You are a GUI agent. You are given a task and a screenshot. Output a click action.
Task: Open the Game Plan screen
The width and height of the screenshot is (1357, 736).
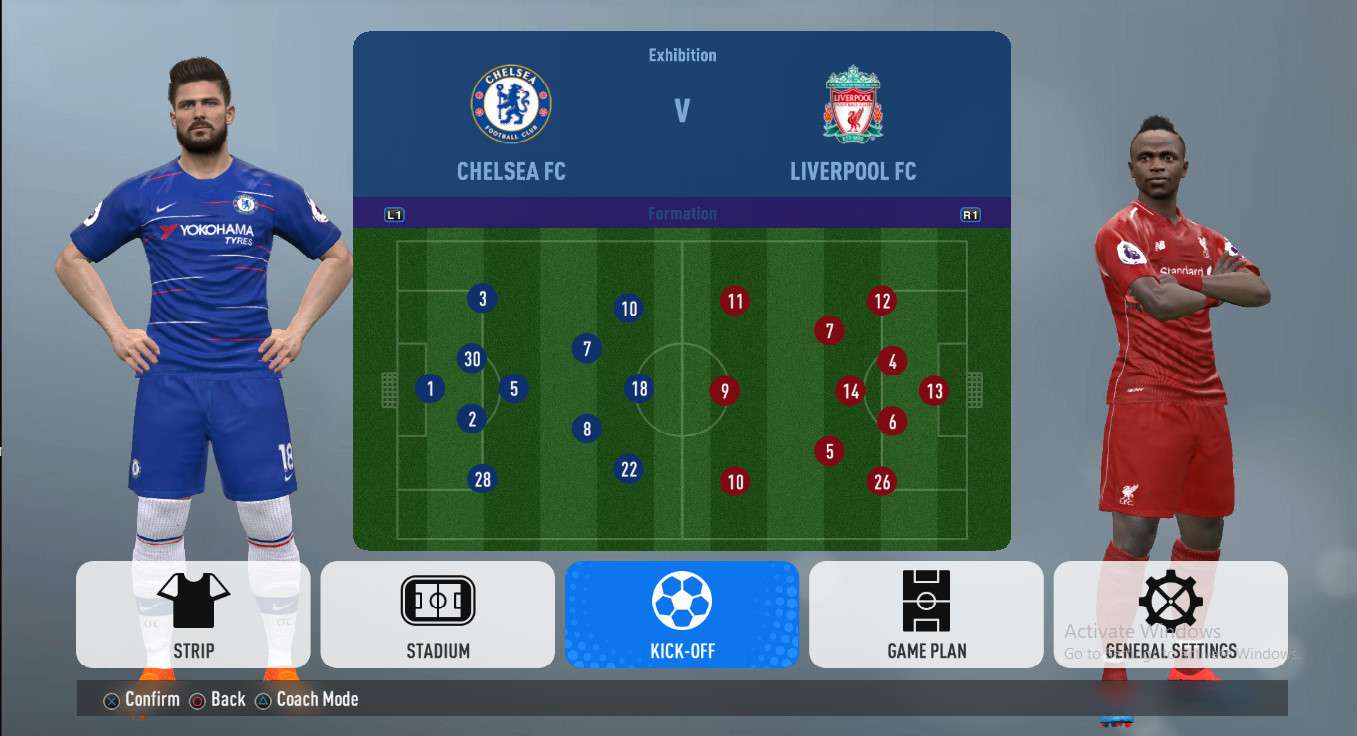[x=926, y=614]
